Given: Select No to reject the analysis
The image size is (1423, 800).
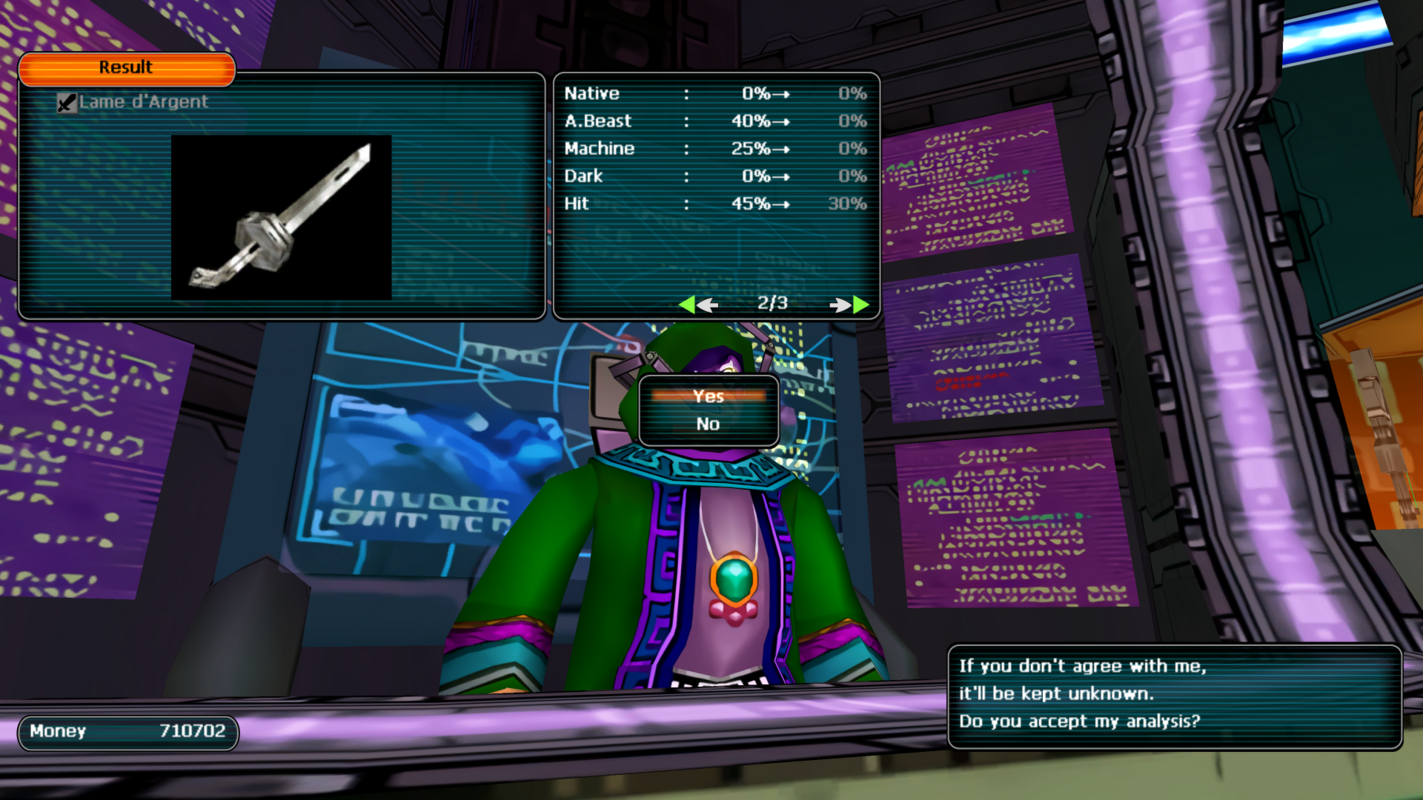Looking at the screenshot, I should (708, 424).
